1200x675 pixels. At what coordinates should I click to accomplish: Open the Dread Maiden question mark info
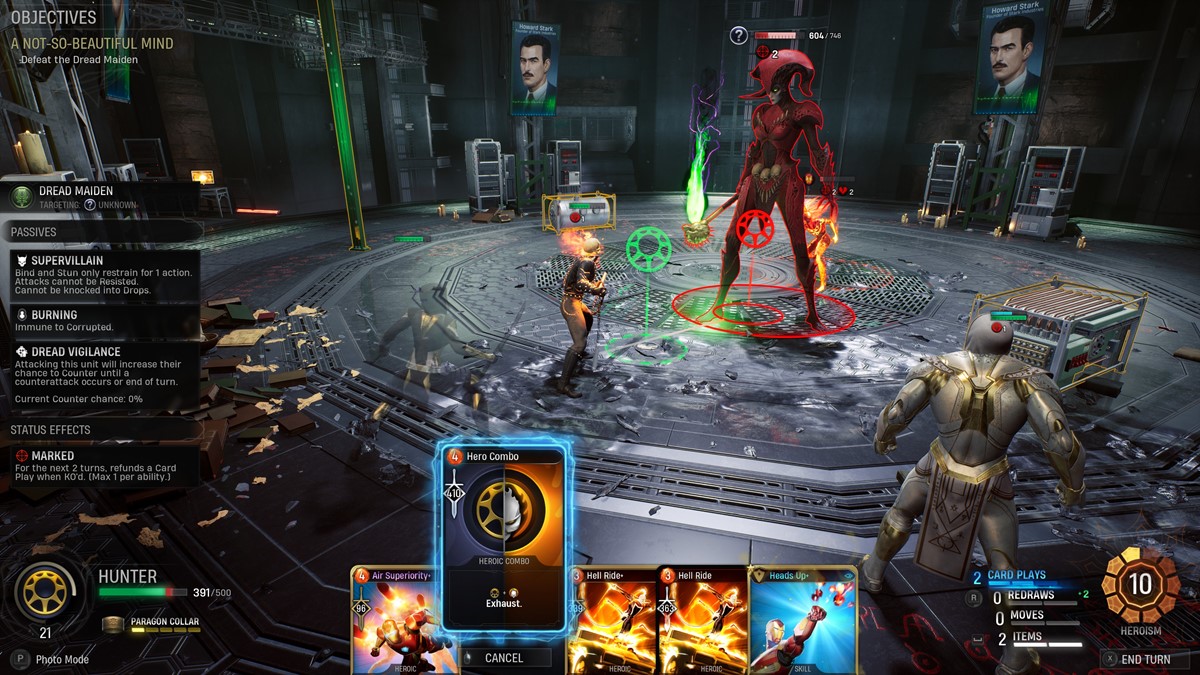point(738,36)
